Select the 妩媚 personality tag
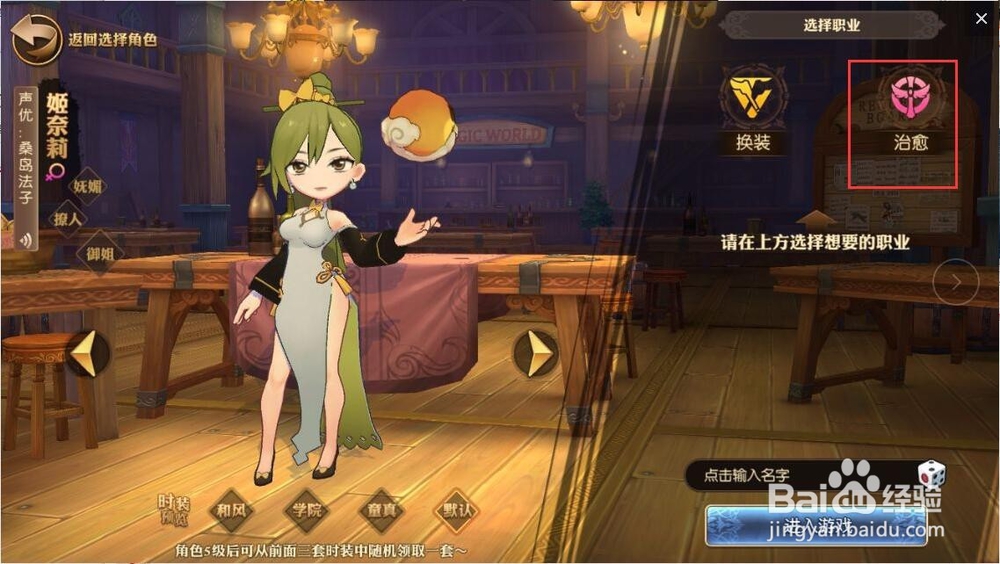The height and width of the screenshot is (564, 1000). click(88, 185)
